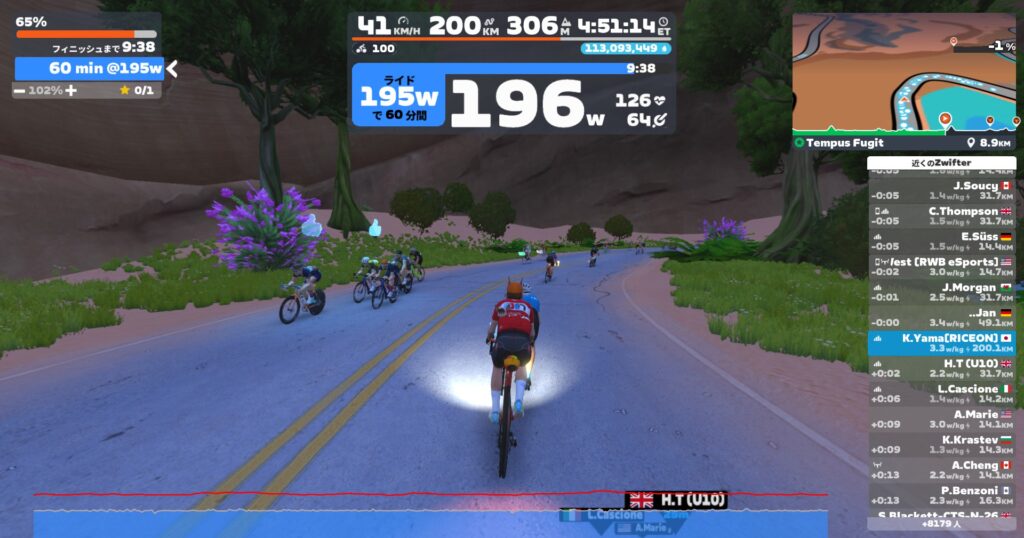
Task: Select L.Cascione's row in the rider list
Action: pos(941,393)
